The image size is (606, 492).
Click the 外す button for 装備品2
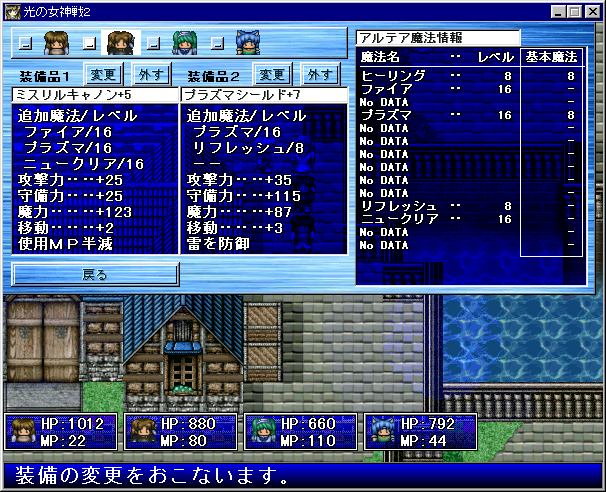click(x=319, y=74)
